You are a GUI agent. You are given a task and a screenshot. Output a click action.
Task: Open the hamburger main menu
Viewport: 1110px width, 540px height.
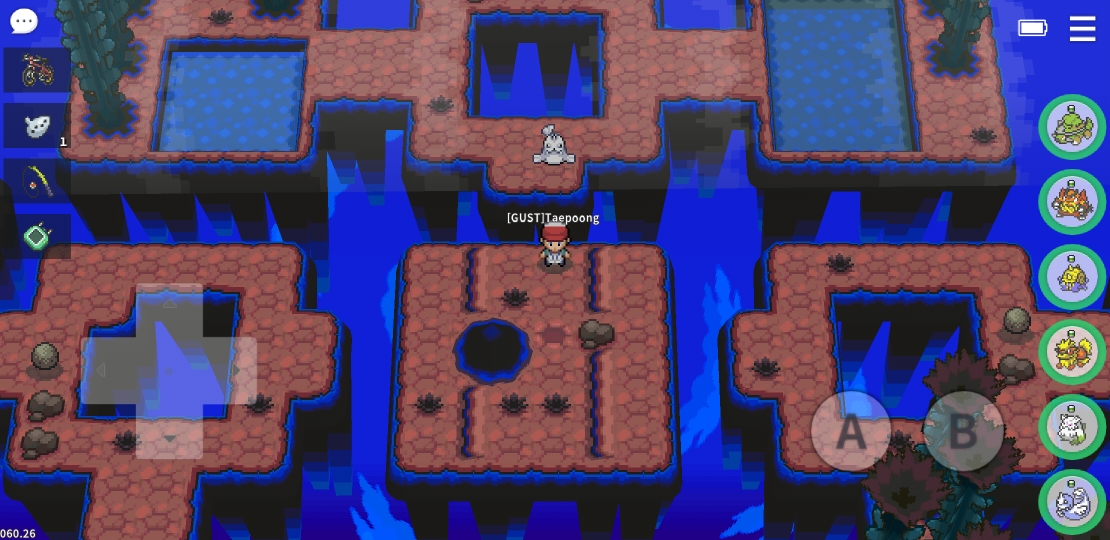click(x=1082, y=28)
